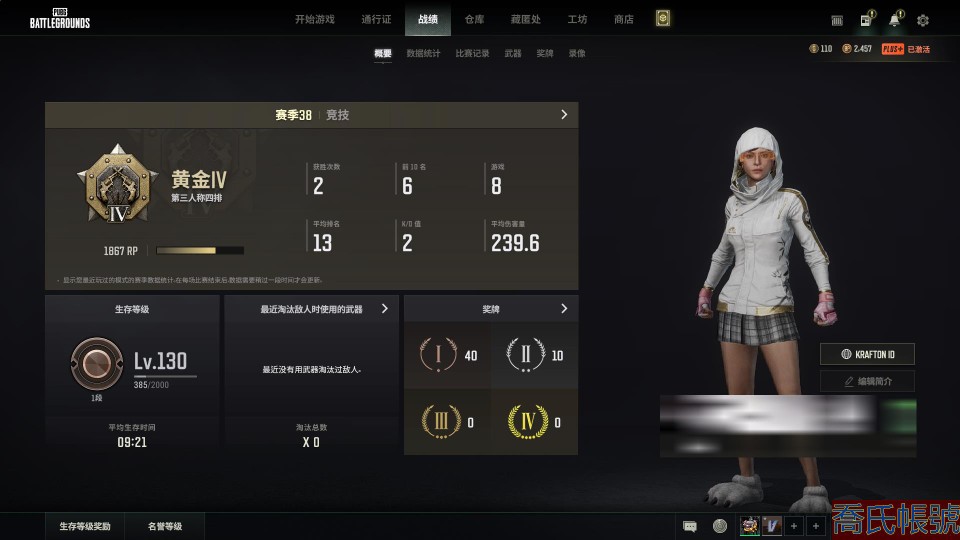Go to the 藏匿处 (Hideout) tab
Screen dimensions: 960x540
[525, 19]
